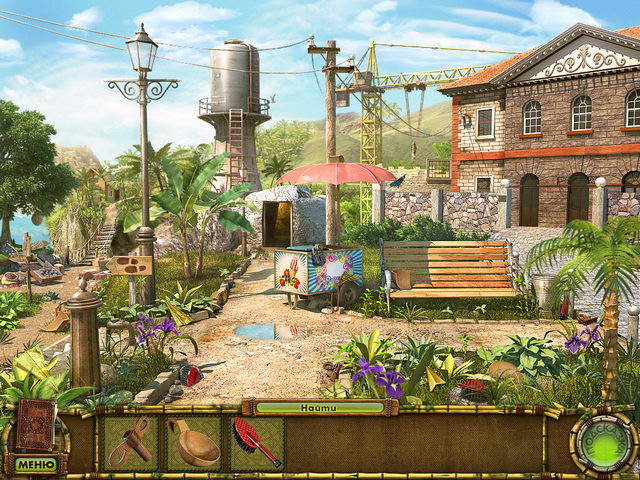Select the wooden ladle item slot
Viewport: 640px width, 480px height.
pos(193,442)
